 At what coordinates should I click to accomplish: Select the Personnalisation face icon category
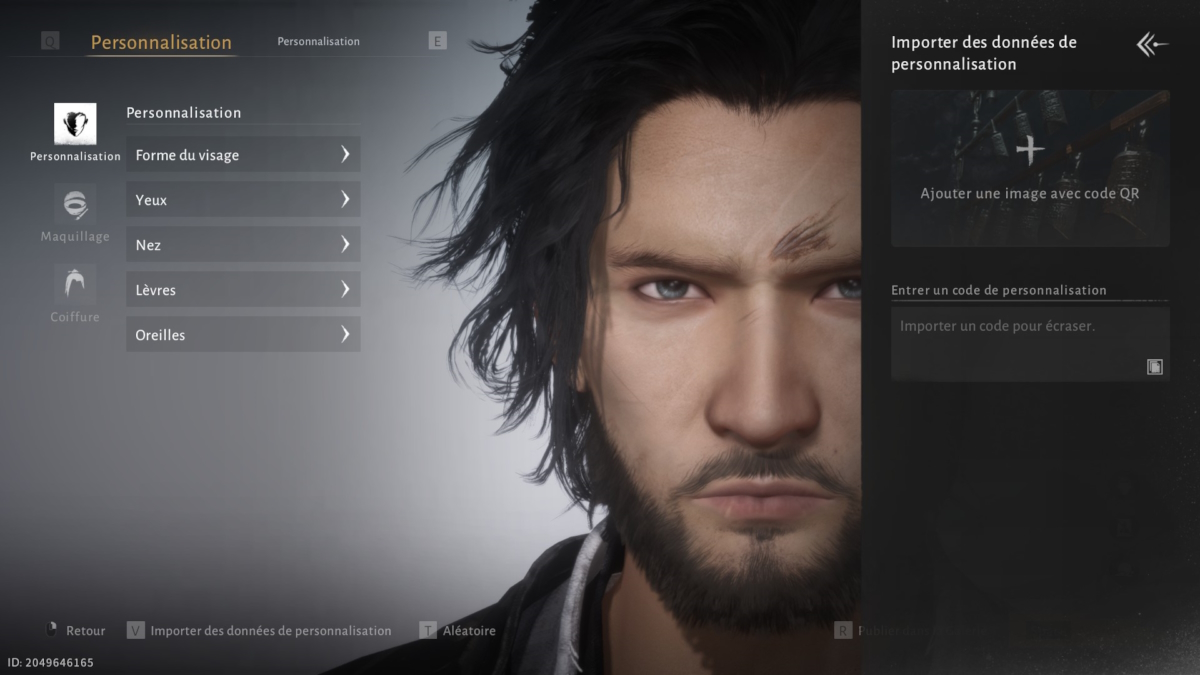pyautogui.click(x=75, y=124)
